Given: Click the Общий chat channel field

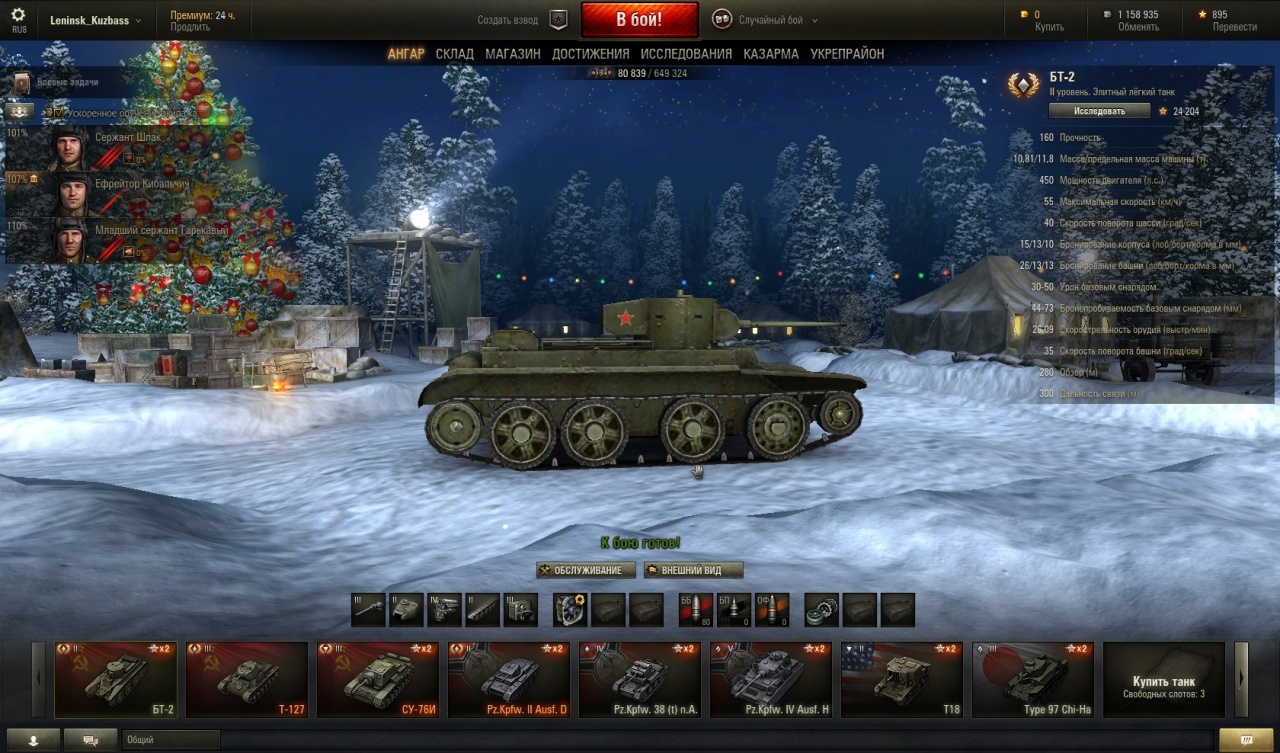Looking at the screenshot, I should pos(170,740).
